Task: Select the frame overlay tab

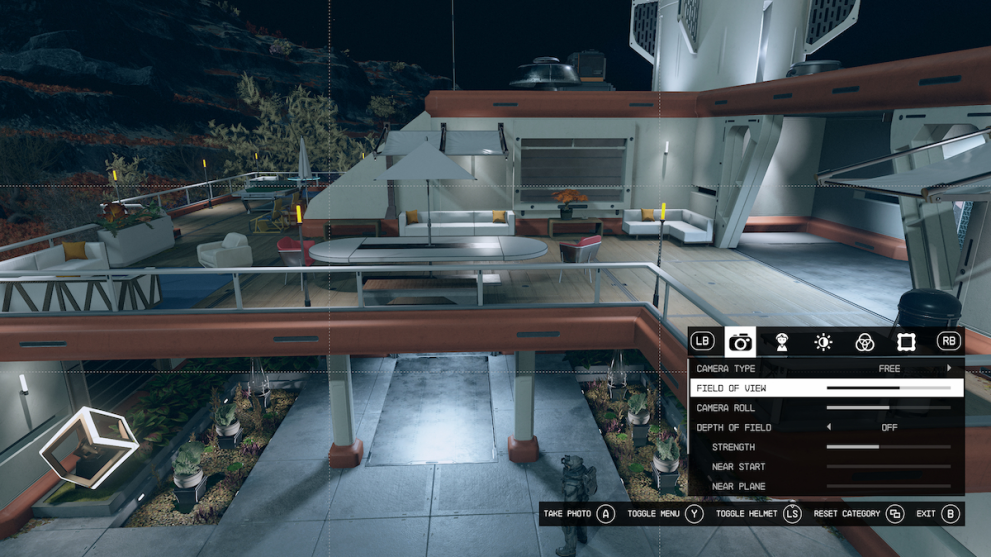Action: (x=906, y=342)
